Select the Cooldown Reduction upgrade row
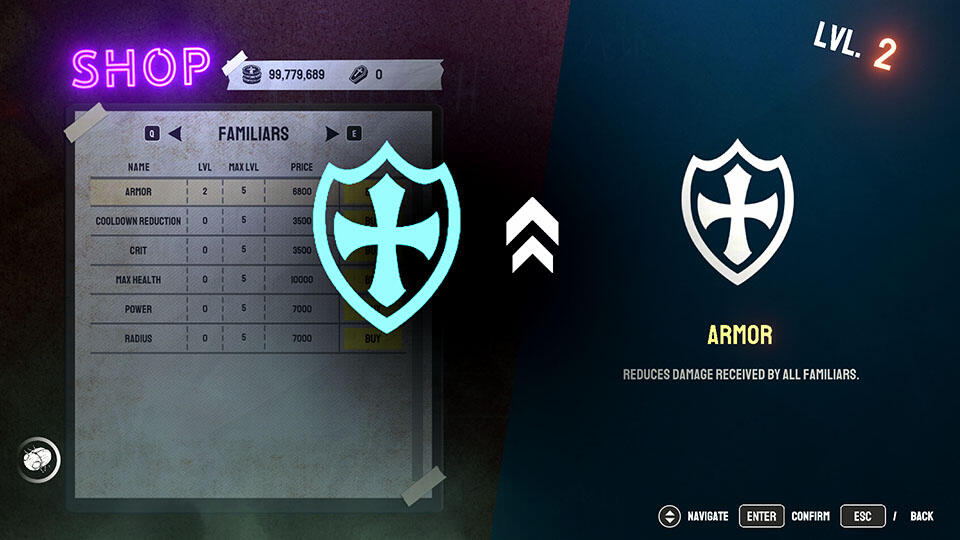 [x=139, y=221]
